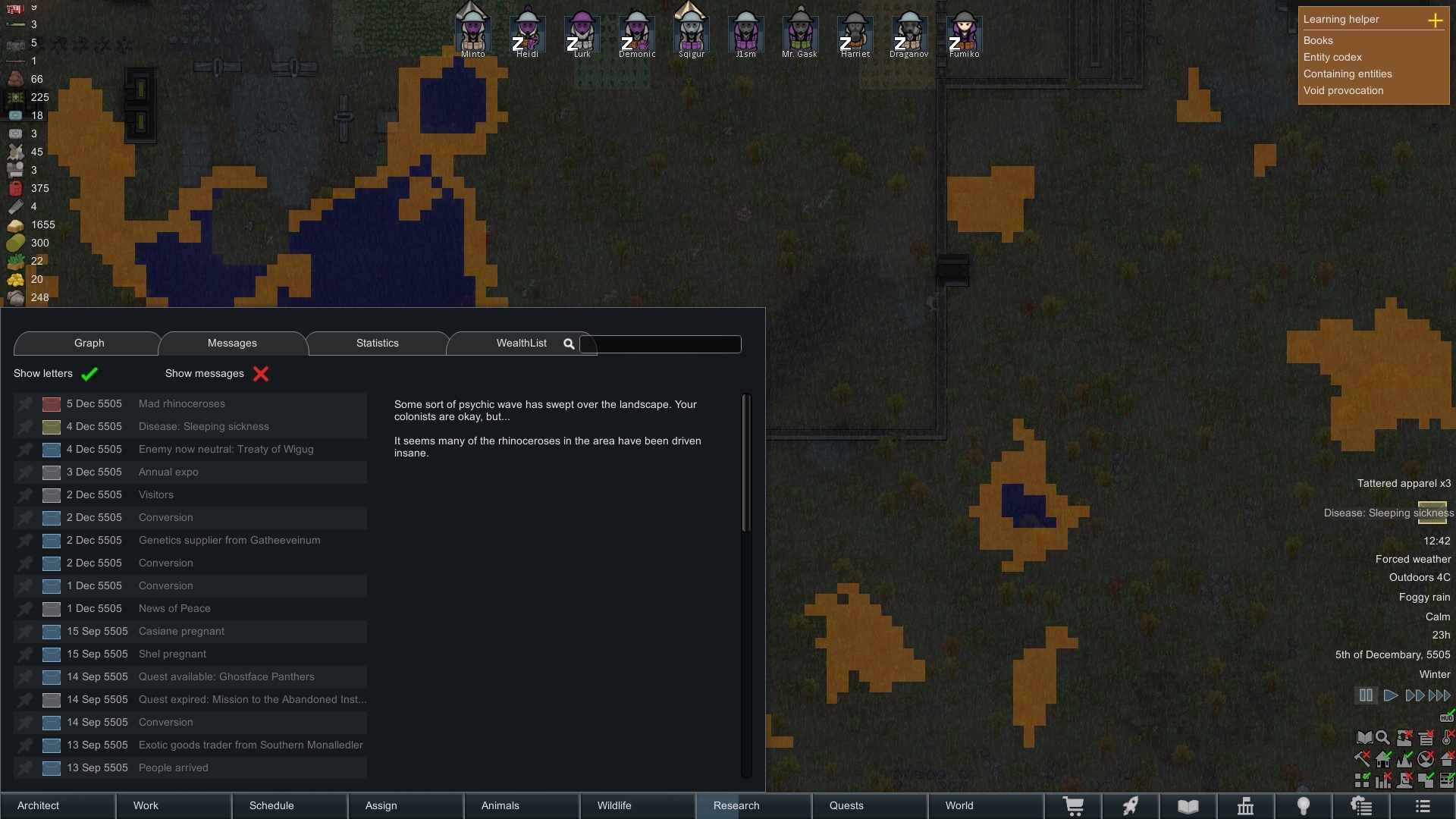1456x819 pixels.
Task: Switch to the Statistics tab
Action: pos(377,343)
